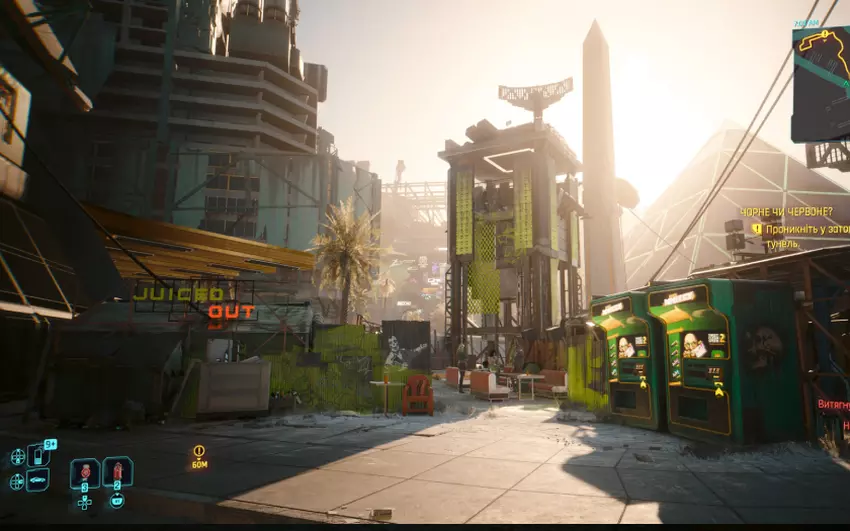The width and height of the screenshot is (850, 531).
Task: Open the minimap in the corner
Action: 821,83
